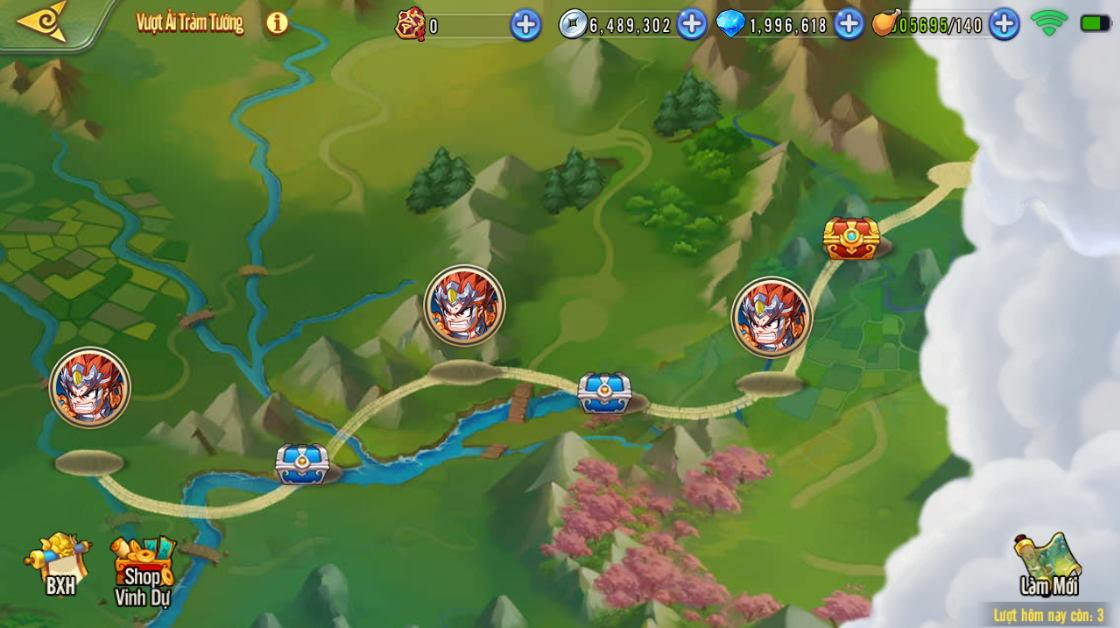Buy more diamonds via the plus button

(848, 25)
